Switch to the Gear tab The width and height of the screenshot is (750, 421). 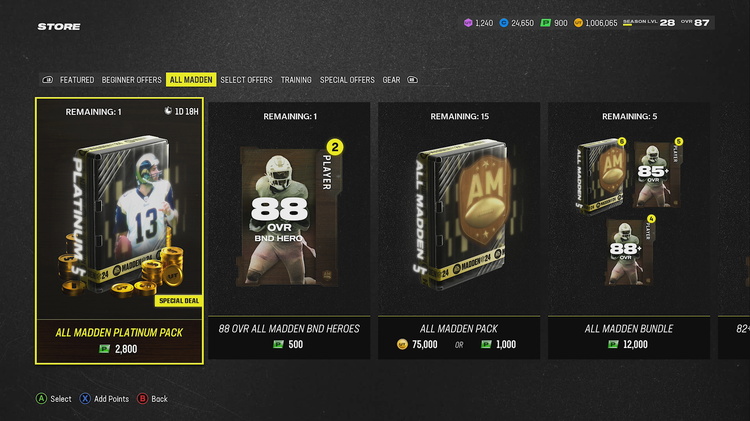click(x=391, y=80)
